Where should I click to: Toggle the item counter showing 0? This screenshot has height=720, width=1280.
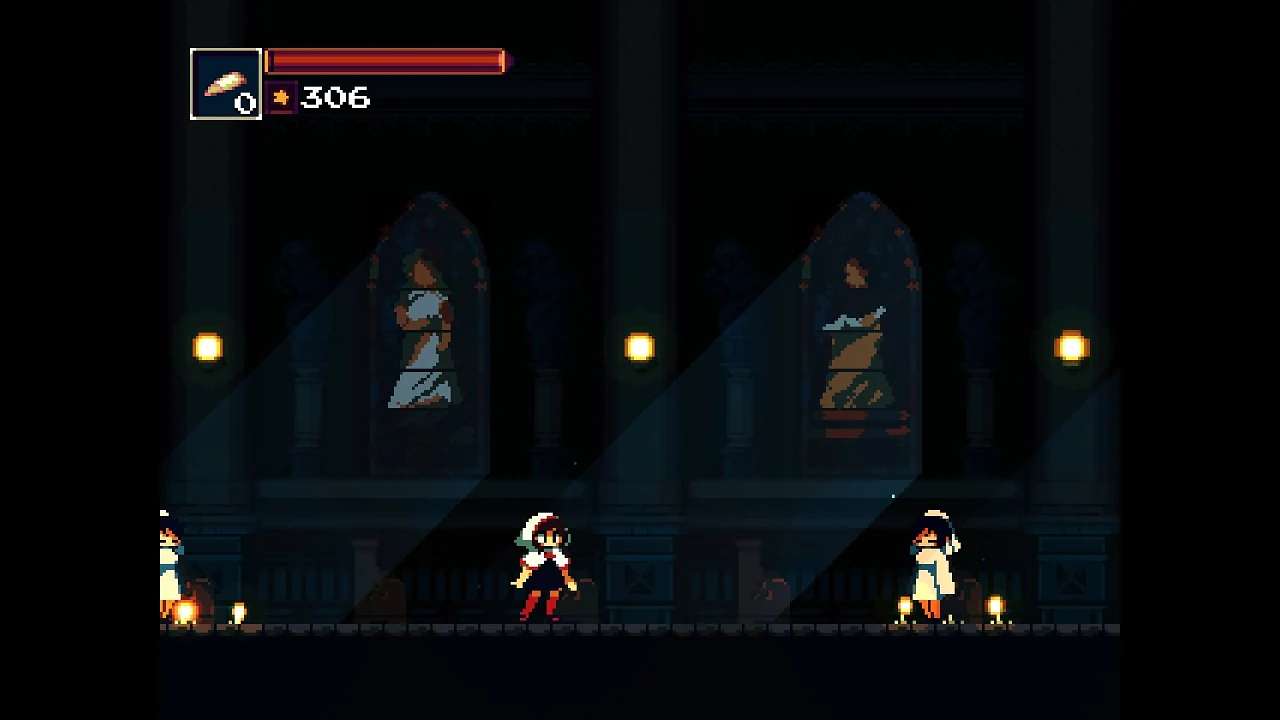click(245, 102)
